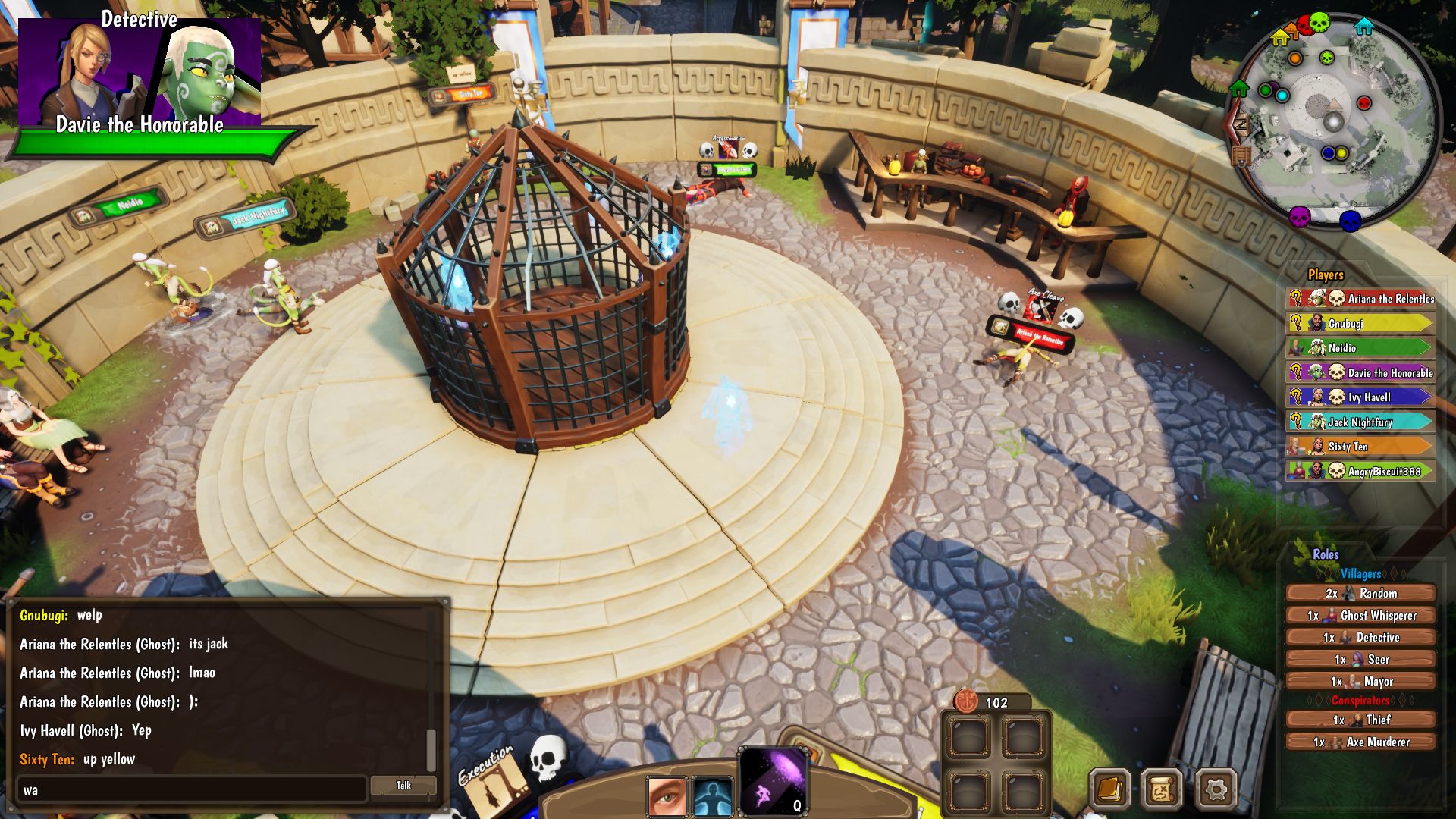Activate the glowing spirit ability icon

[x=714, y=795]
